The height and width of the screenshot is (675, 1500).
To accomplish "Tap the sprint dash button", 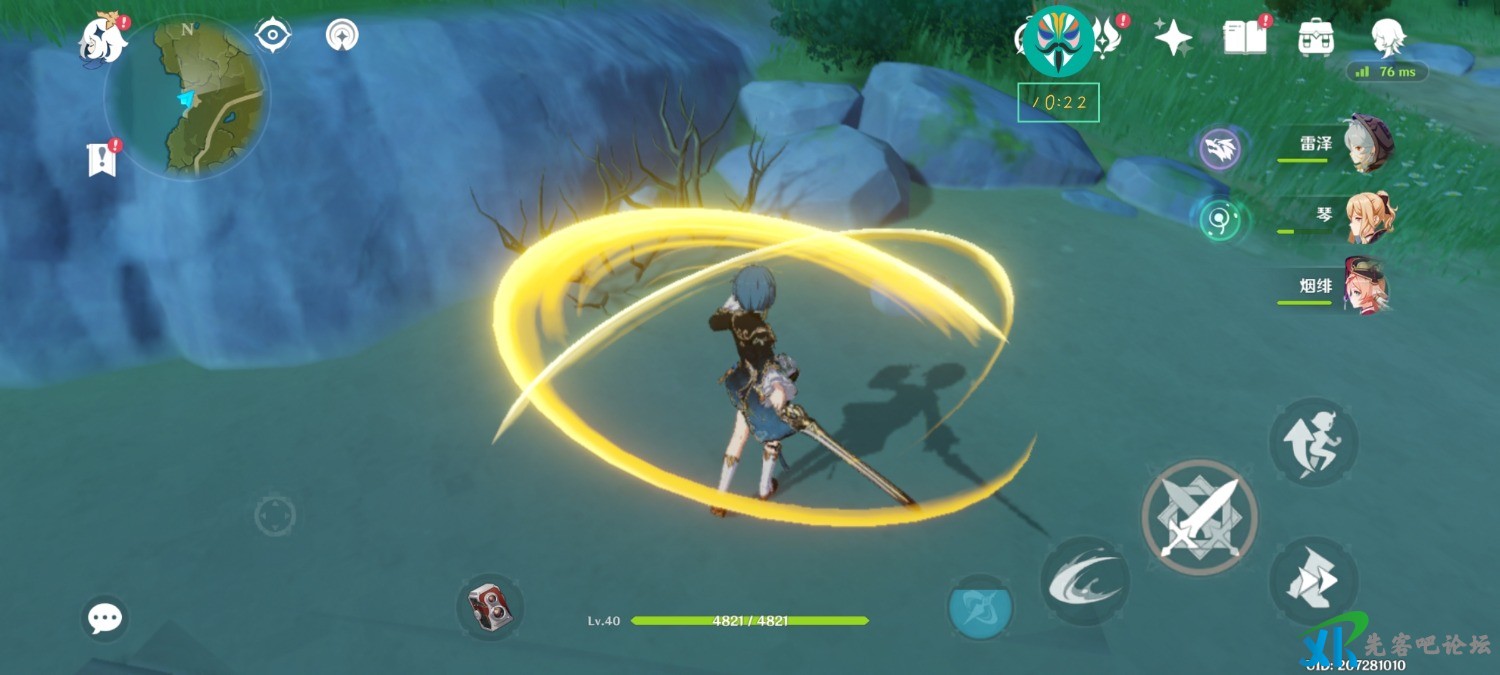I will coord(1313,581).
